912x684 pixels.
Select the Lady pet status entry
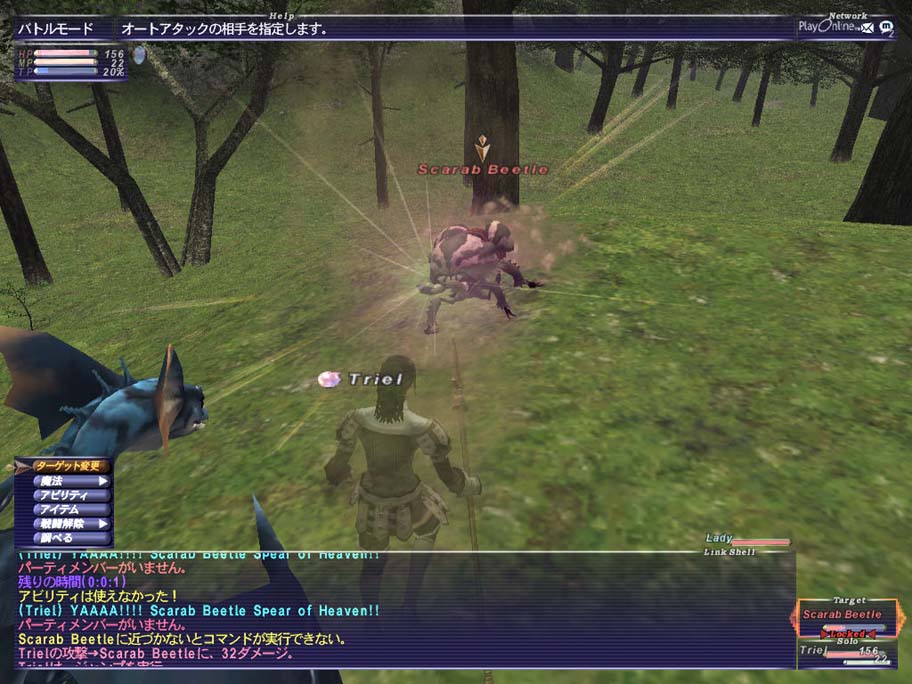pyautogui.click(x=745, y=539)
